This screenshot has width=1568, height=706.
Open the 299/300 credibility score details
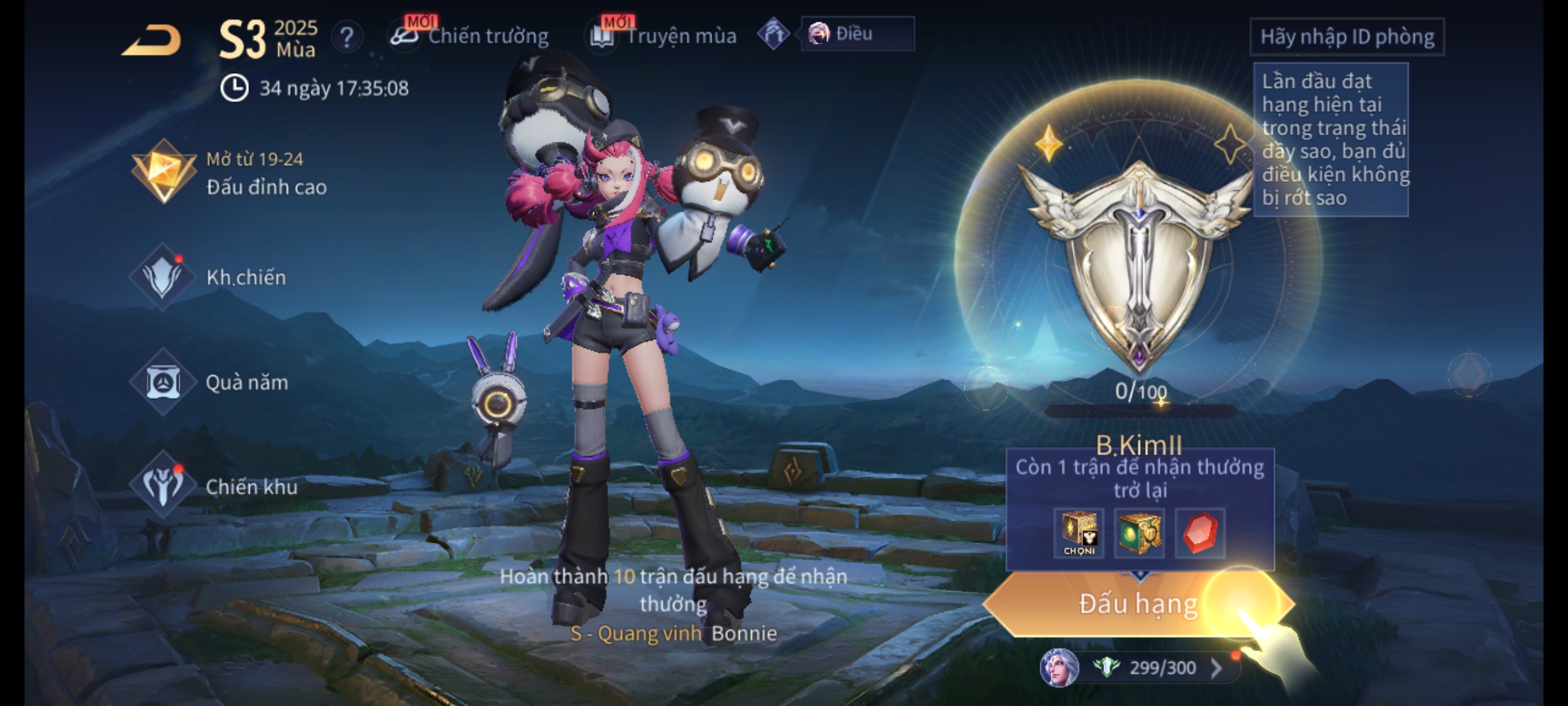pyautogui.click(x=1163, y=668)
